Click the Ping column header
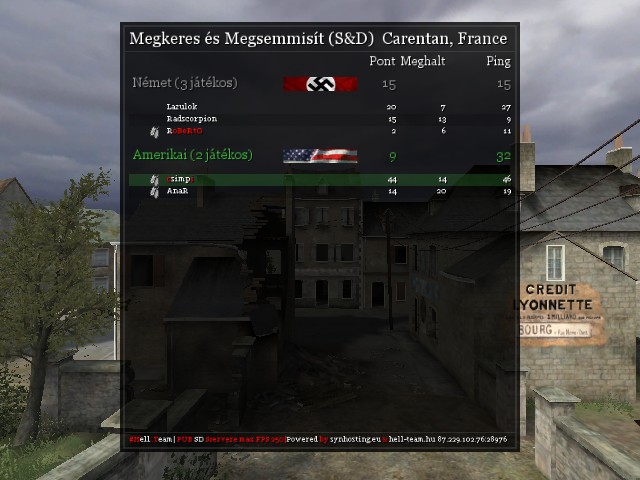Screen dimensions: 640x480 click(498, 62)
